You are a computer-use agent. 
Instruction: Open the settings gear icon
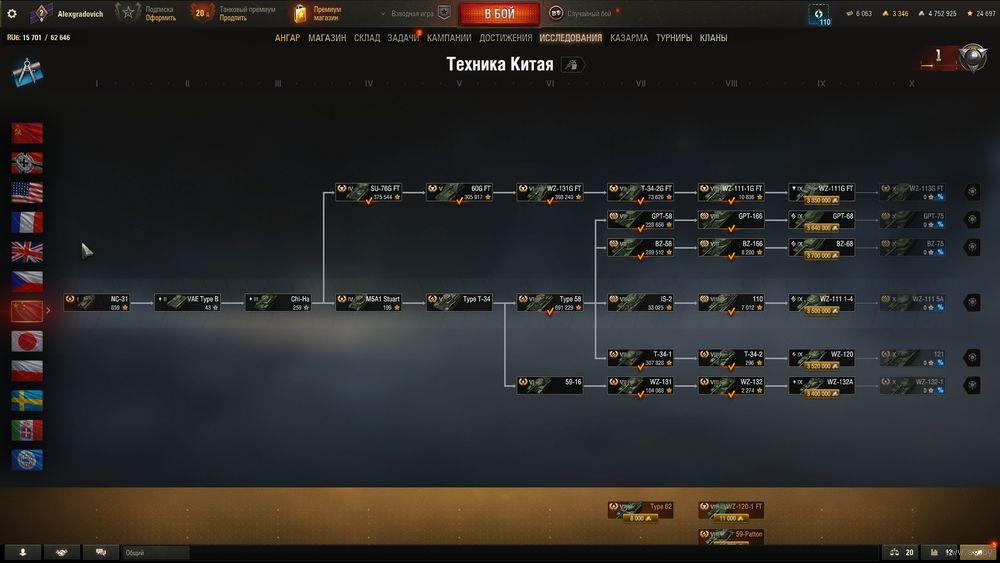point(12,14)
